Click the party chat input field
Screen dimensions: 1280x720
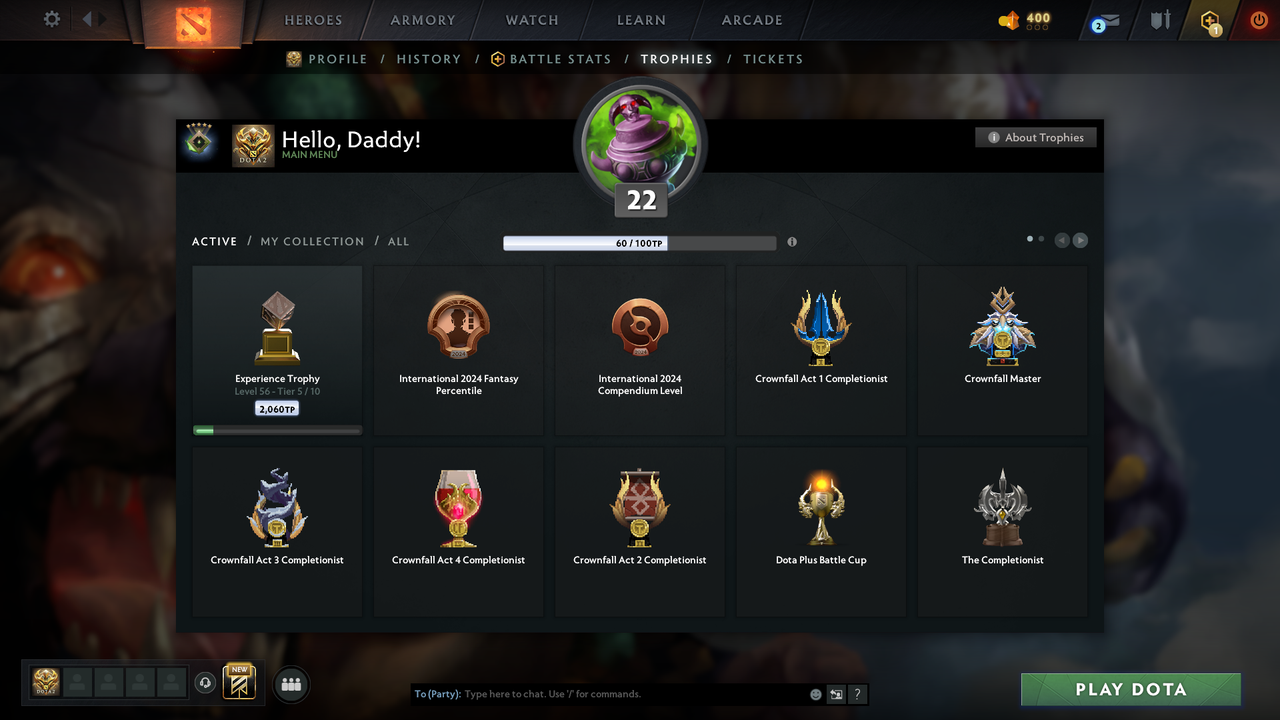(x=600, y=693)
